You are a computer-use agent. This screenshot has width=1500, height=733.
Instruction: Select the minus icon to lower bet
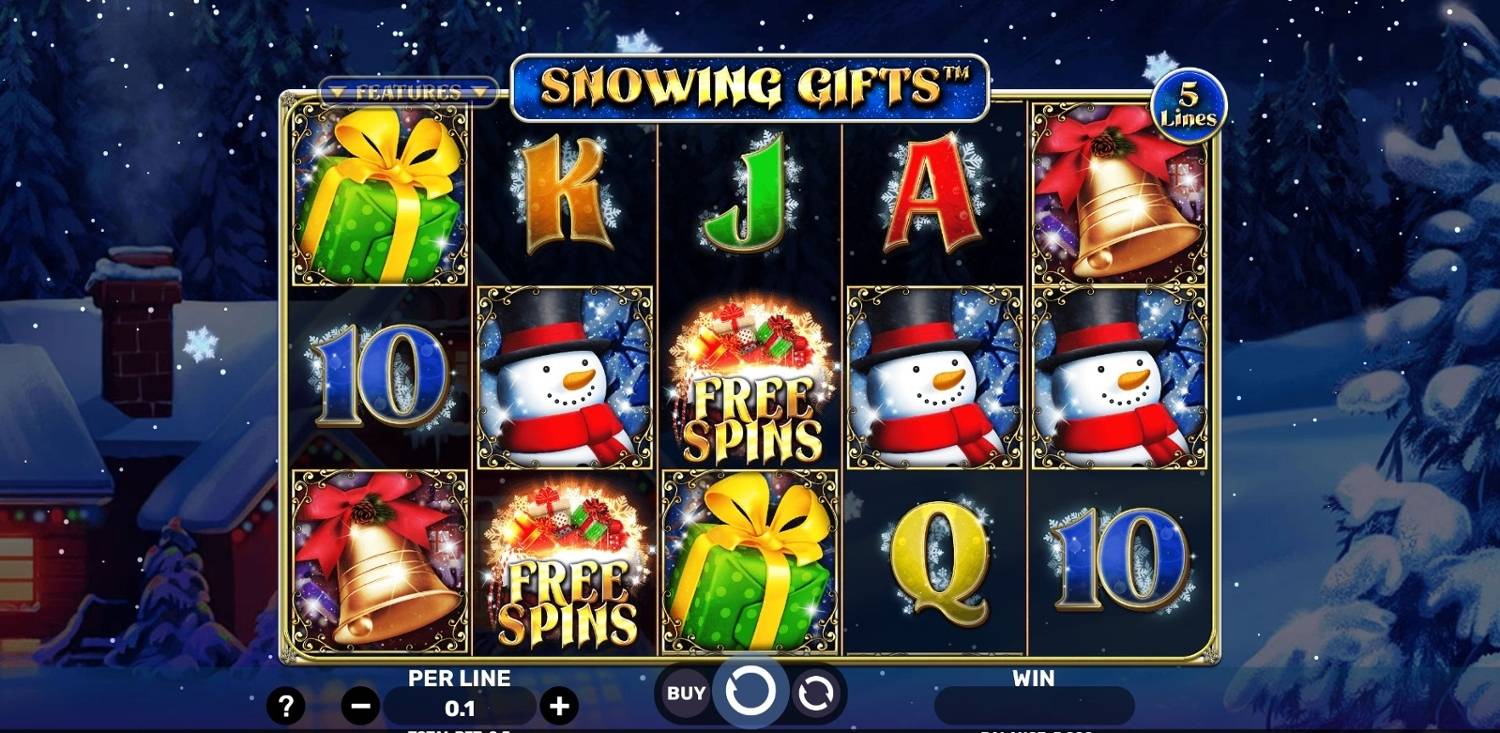click(358, 705)
